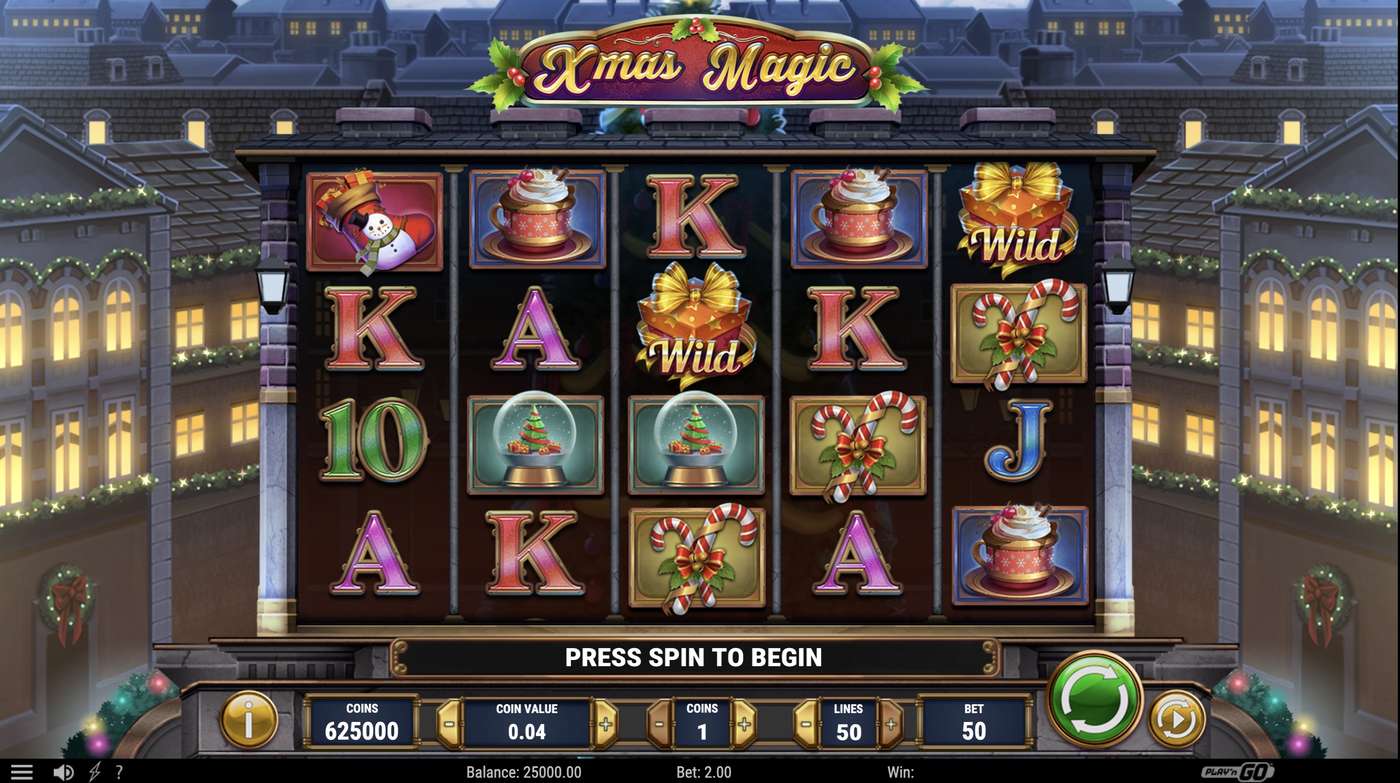Click the snowman stocking symbol on reel one
The width and height of the screenshot is (1400, 783).
[375, 222]
